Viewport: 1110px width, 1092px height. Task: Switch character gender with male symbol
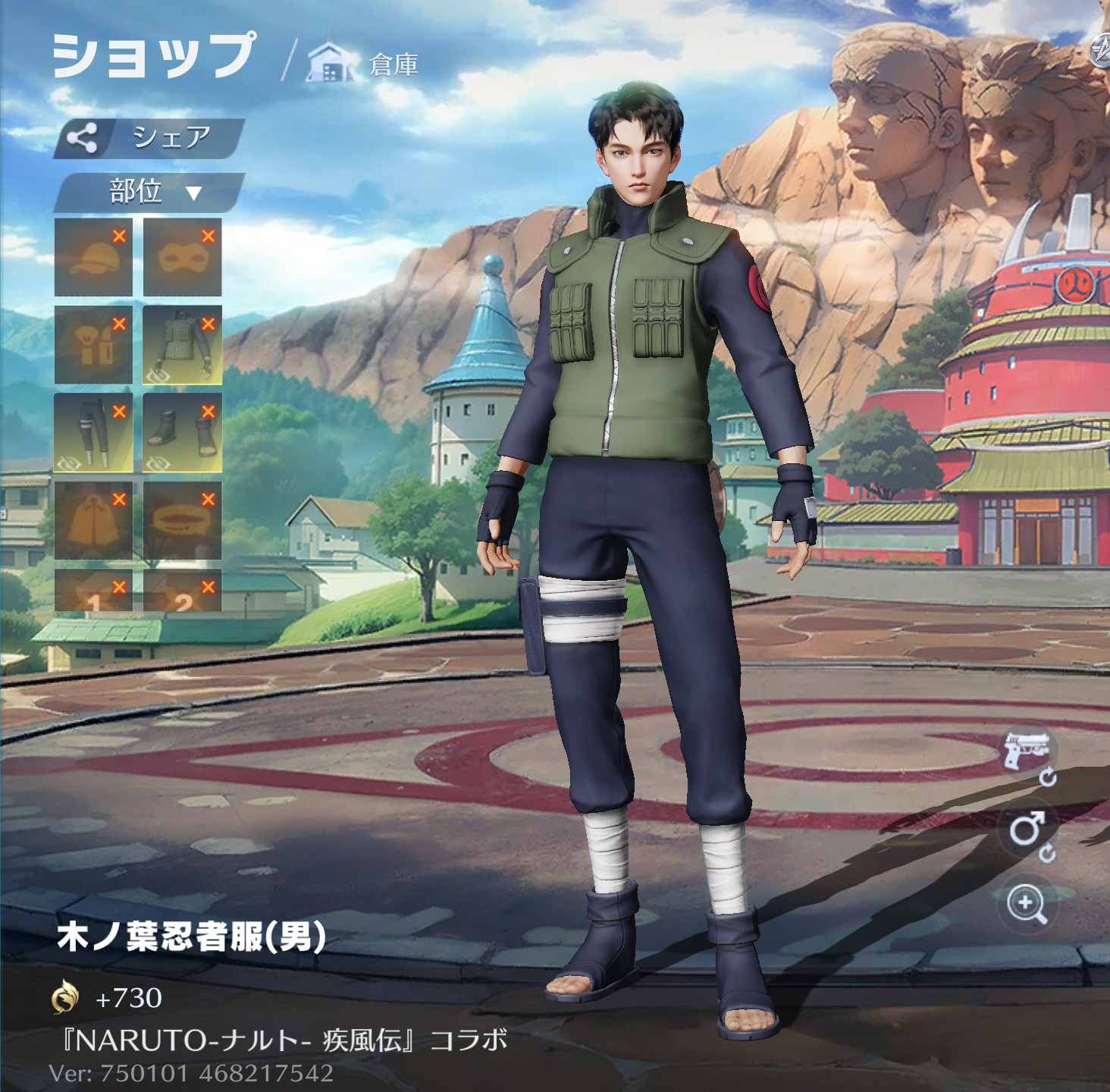point(1027,830)
